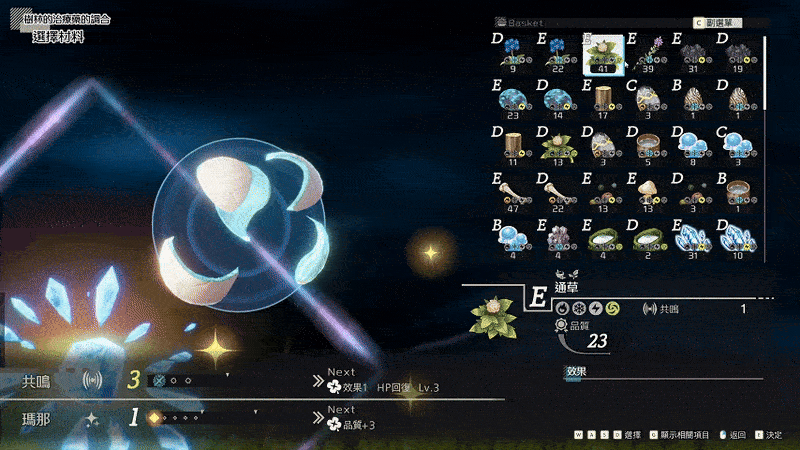800x450 pixels.
Task: Choose the grade E blue flower, quantity 22
Action: 557,54
